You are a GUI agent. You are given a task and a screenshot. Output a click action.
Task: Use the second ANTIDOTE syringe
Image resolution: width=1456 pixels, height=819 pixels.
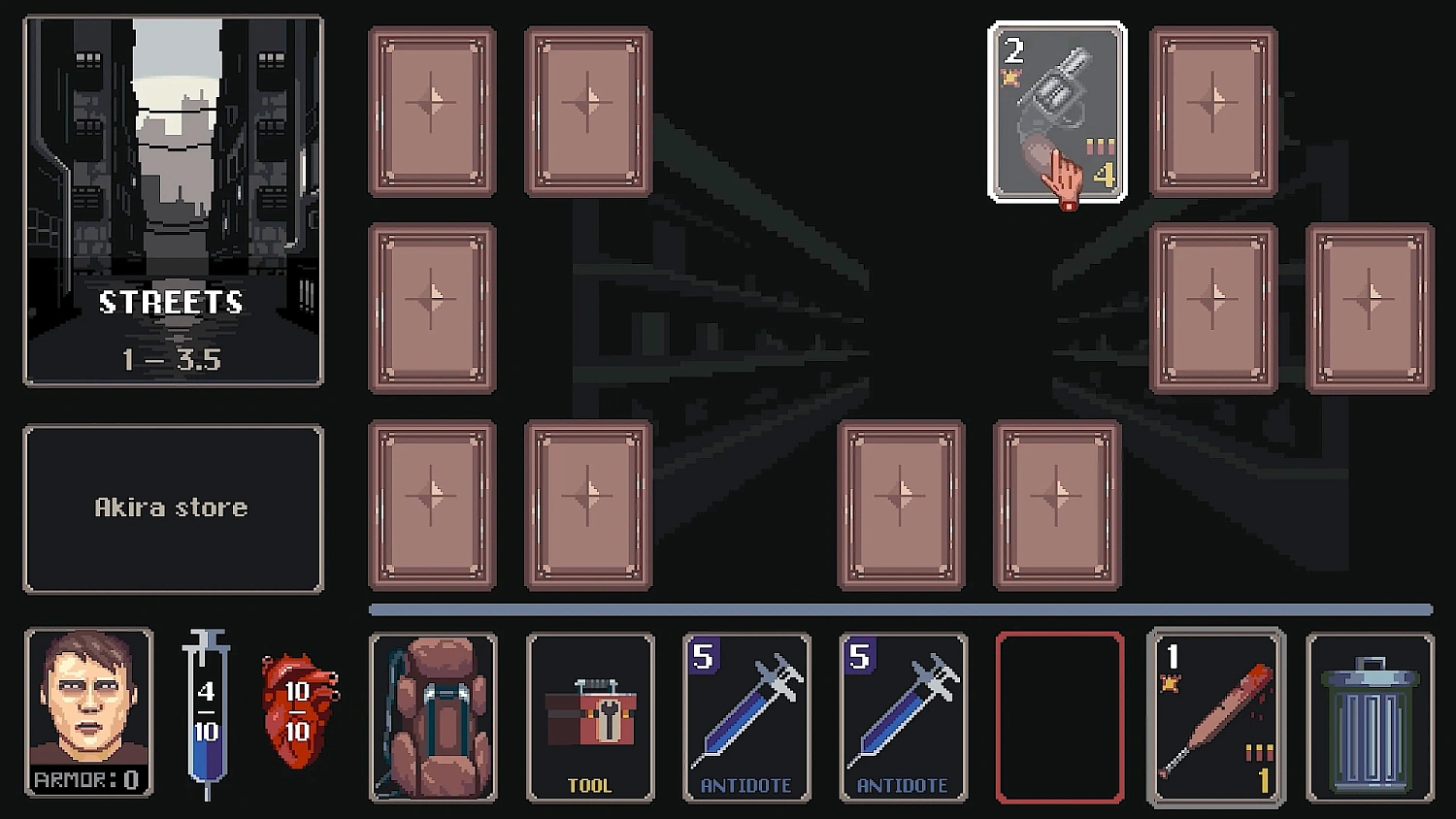point(903,718)
